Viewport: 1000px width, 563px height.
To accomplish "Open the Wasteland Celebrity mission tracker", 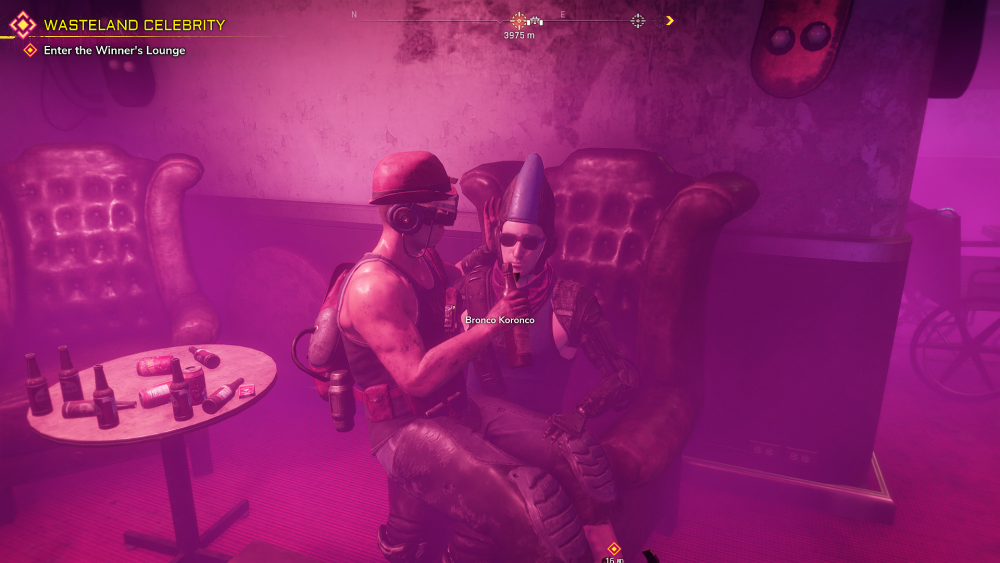I will [x=134, y=25].
